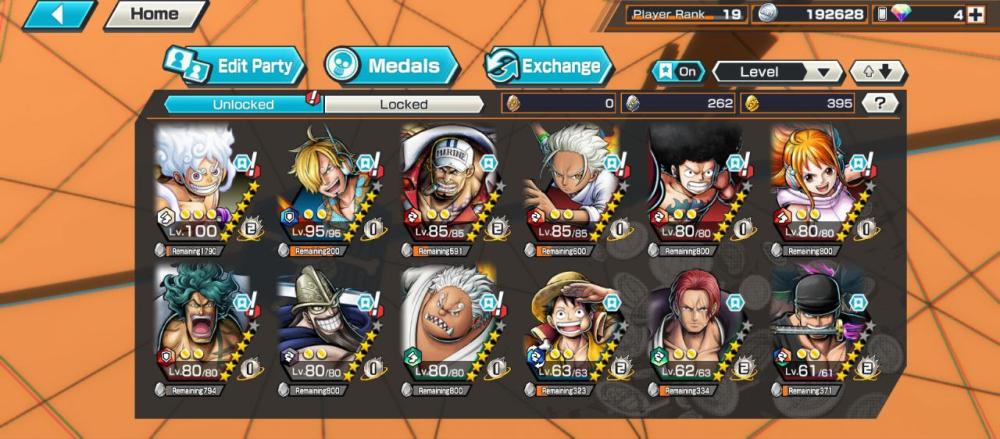Open the Edit Party menu
Screen dimensions: 1000x439
click(x=234, y=67)
